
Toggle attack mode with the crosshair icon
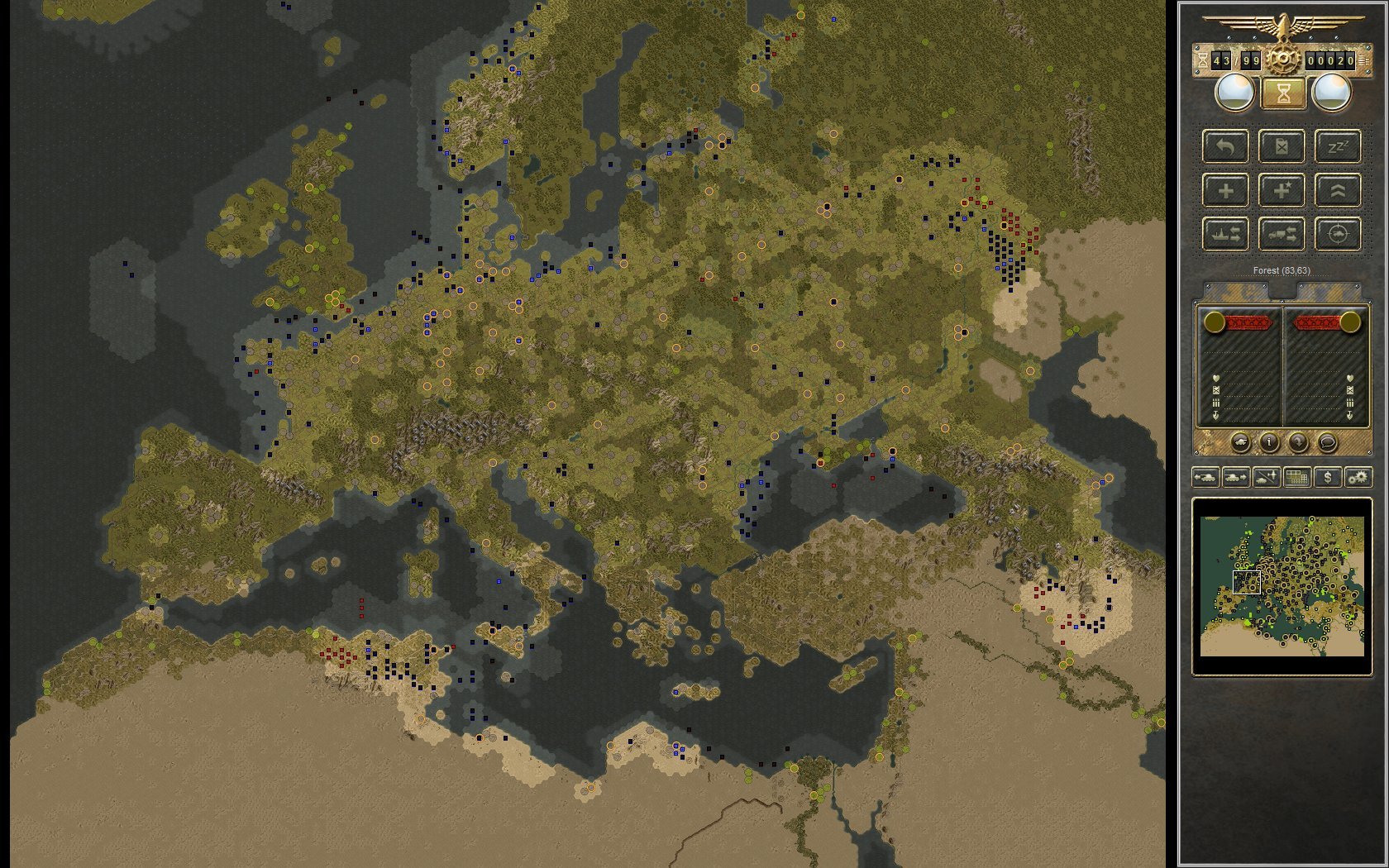tap(1338, 235)
